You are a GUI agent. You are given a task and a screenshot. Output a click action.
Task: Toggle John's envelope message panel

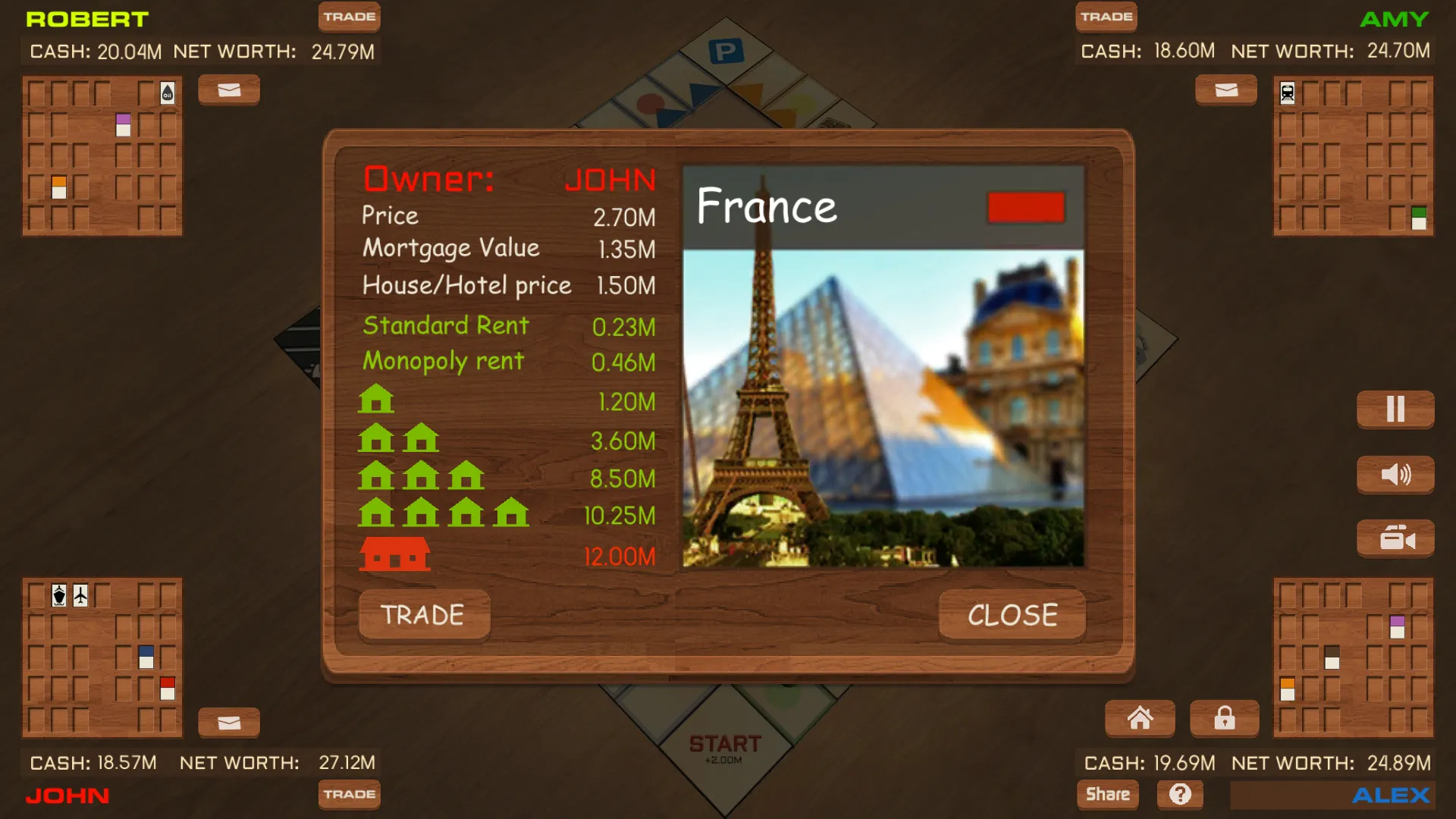229,722
